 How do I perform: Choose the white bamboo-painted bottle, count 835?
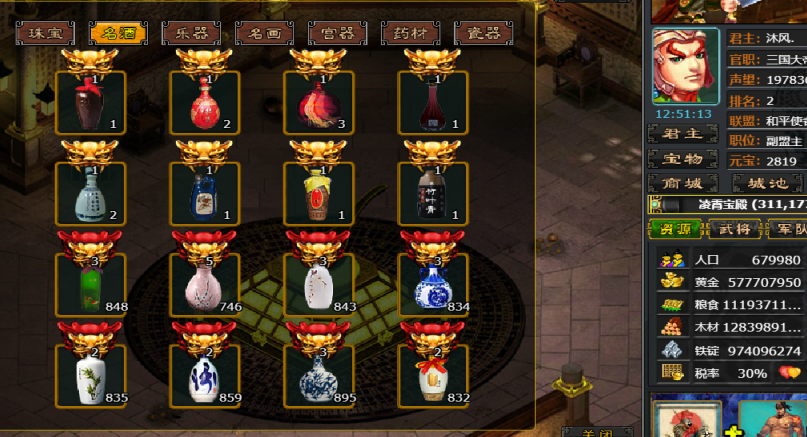tap(91, 377)
